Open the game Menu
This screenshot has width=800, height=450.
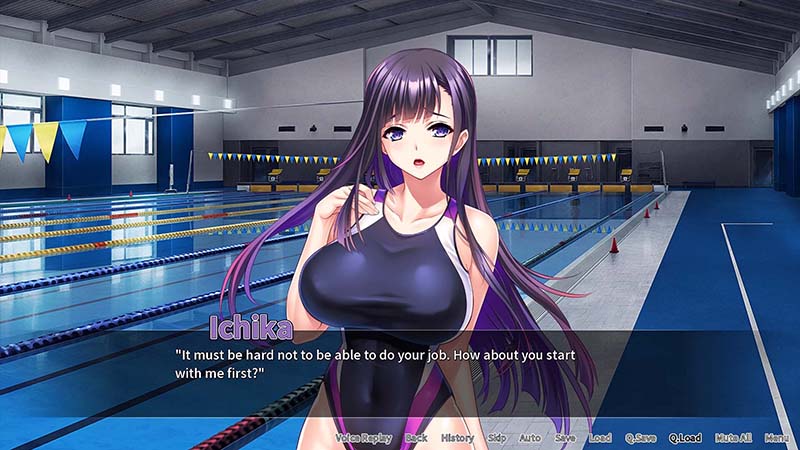coord(777,438)
